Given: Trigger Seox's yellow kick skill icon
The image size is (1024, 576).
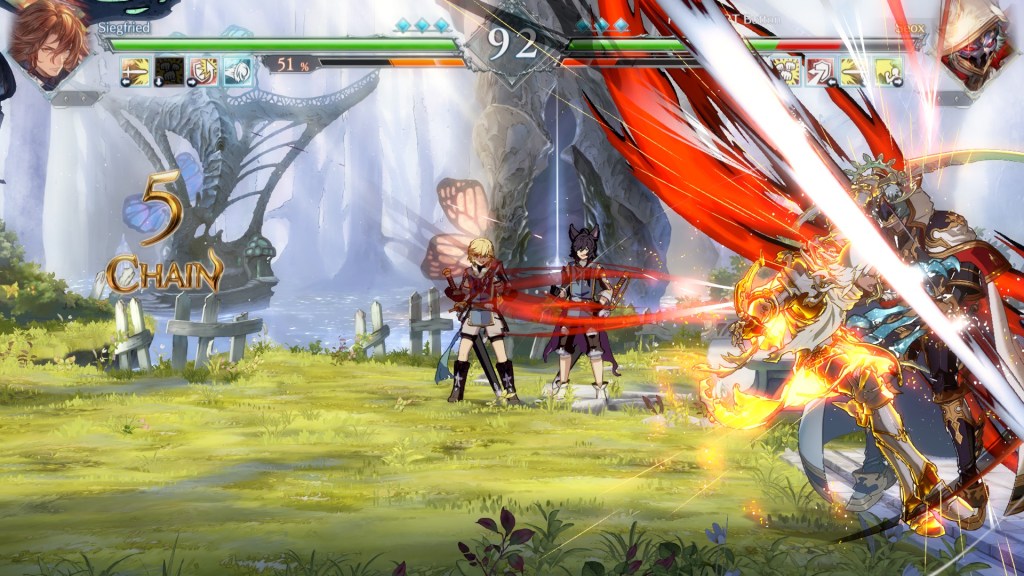Looking at the screenshot, I should coord(888,71).
